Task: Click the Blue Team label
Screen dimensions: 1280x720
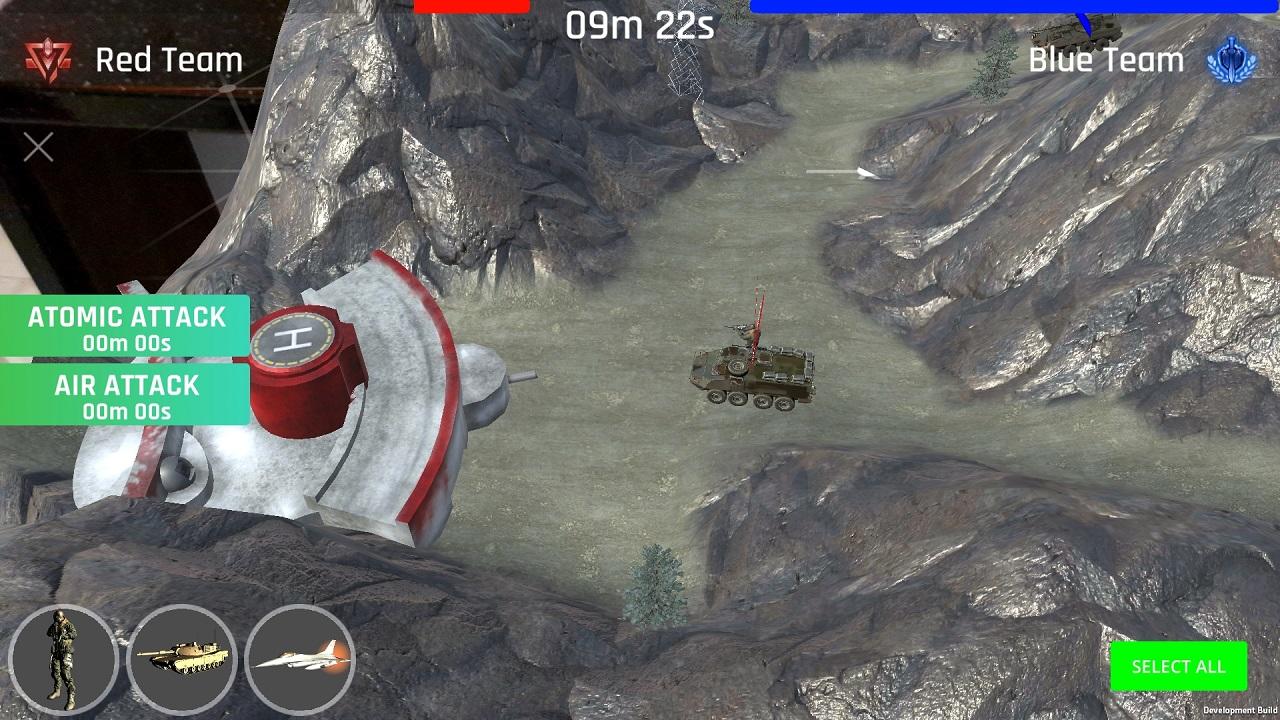Action: pos(1104,60)
